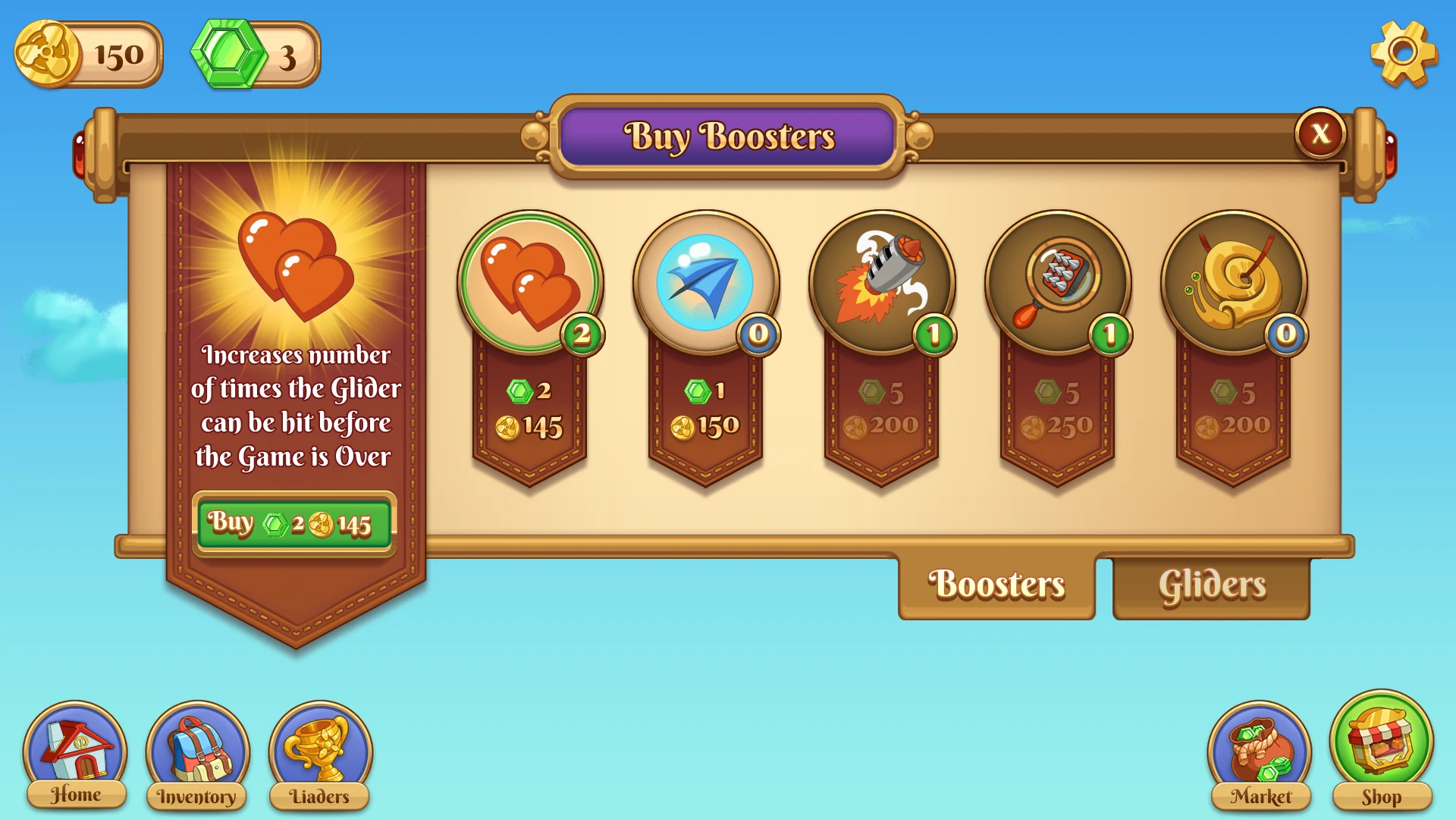Click the green gem balance counter

point(256,55)
